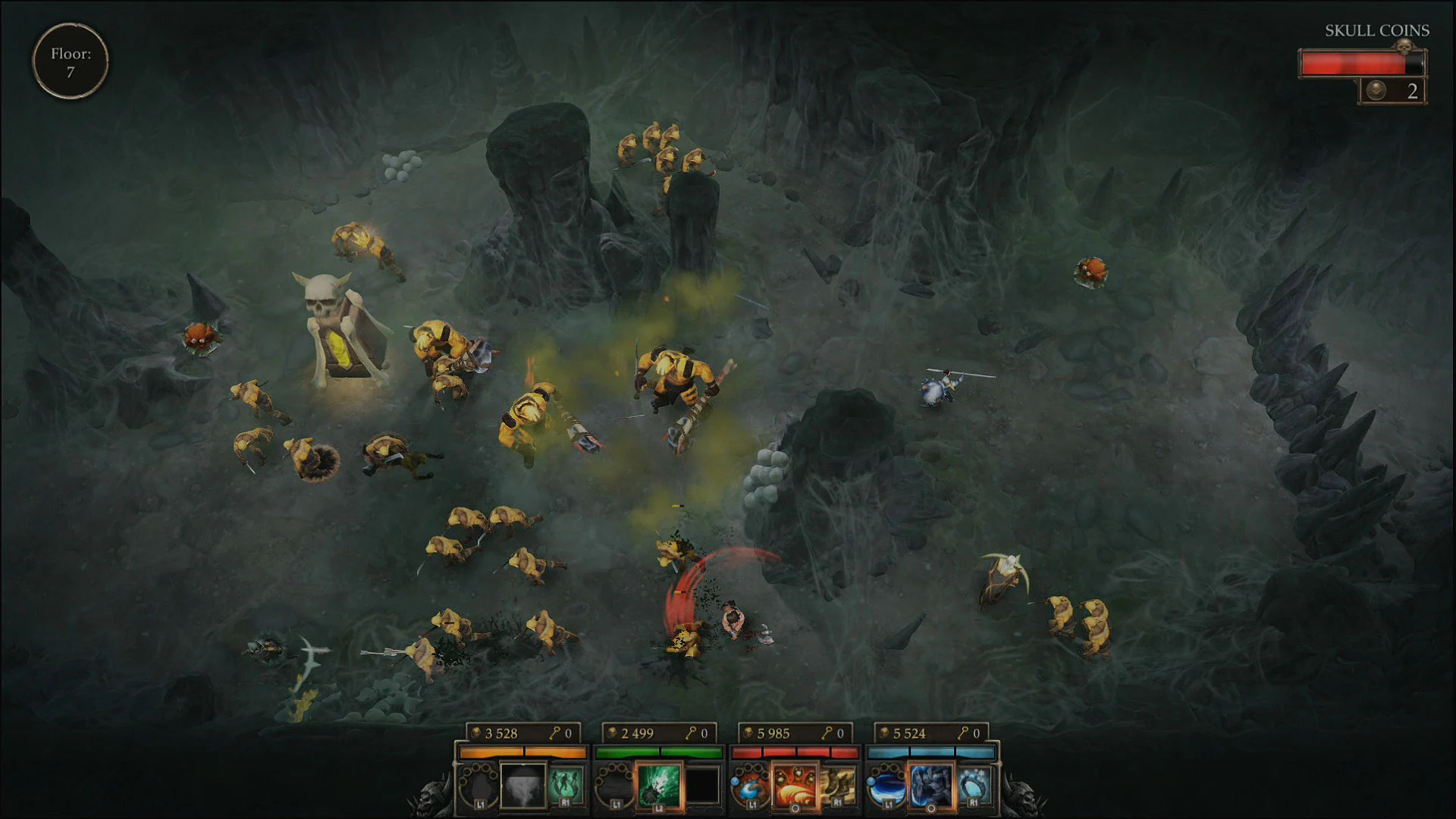Cast the fiery hooded figures ability
The width and height of the screenshot is (1456, 819).
794,785
